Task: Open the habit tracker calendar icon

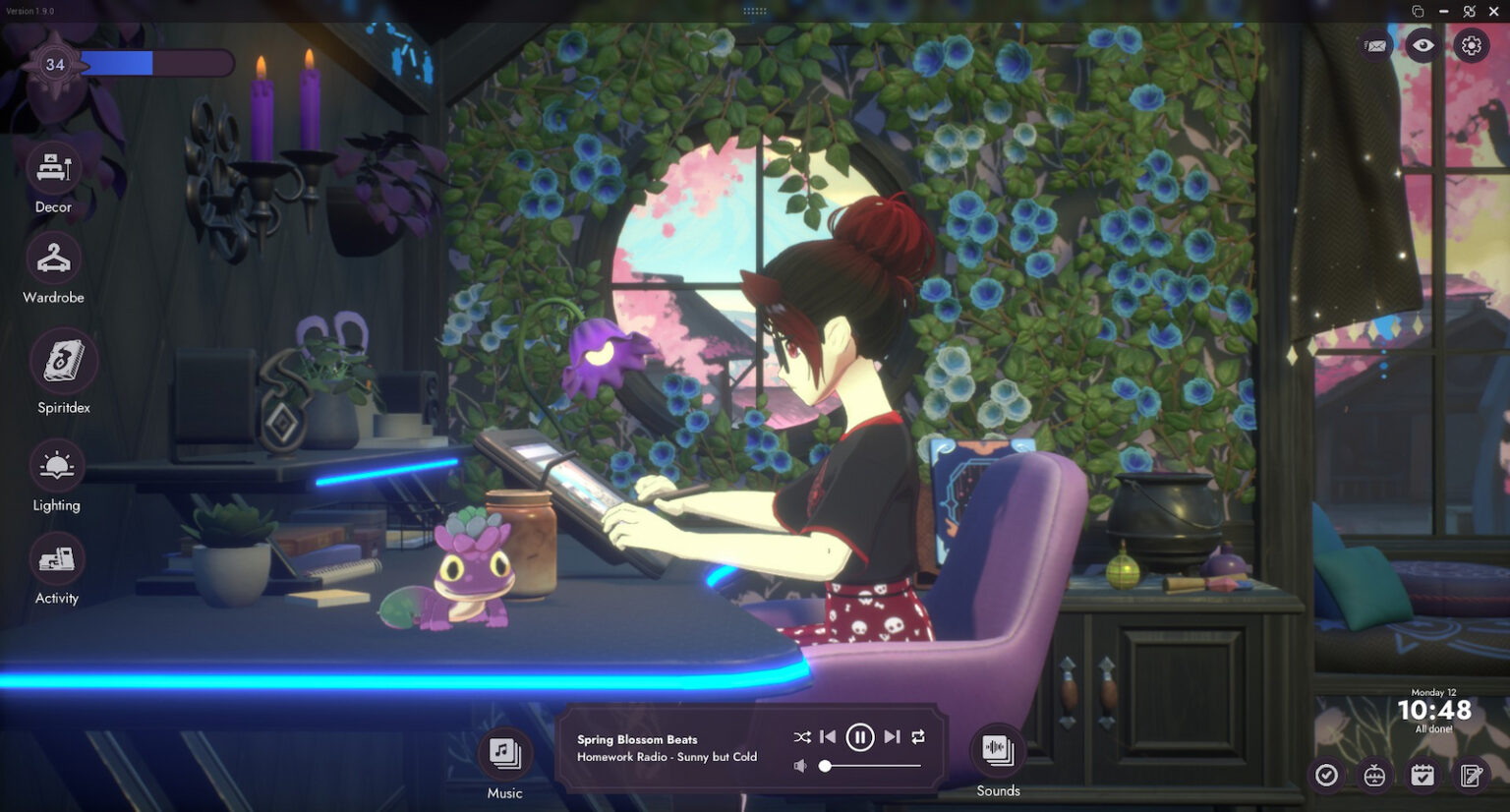Action: 1422,776
